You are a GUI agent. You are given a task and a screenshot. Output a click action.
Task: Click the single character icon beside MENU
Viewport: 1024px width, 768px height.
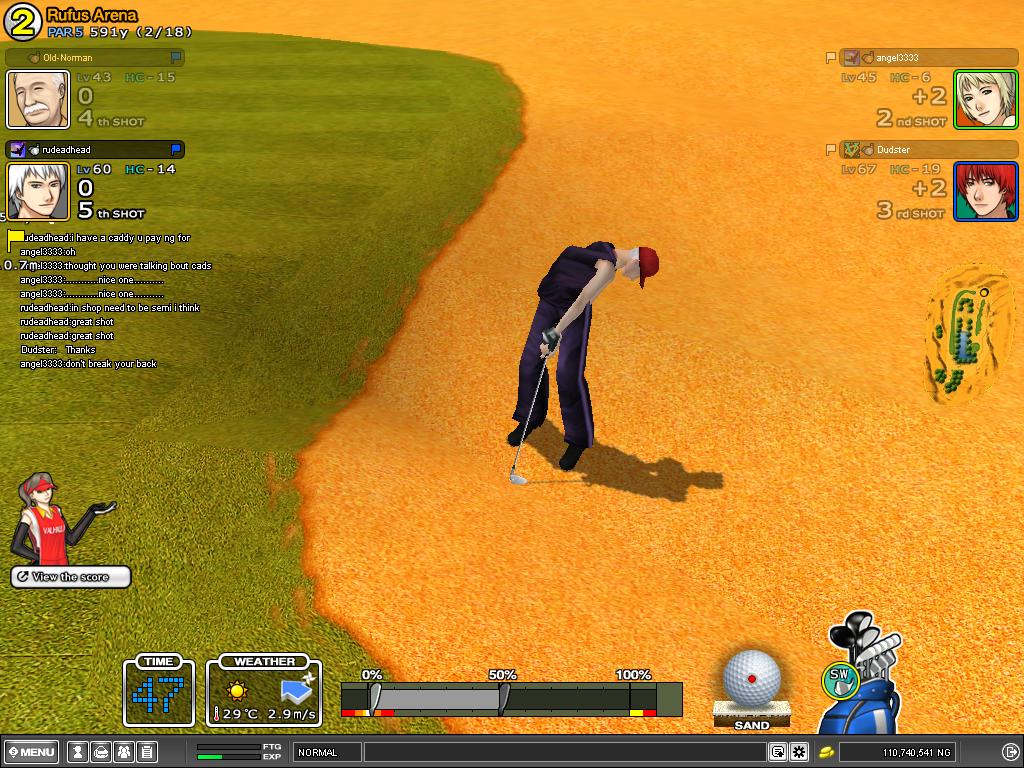77,752
